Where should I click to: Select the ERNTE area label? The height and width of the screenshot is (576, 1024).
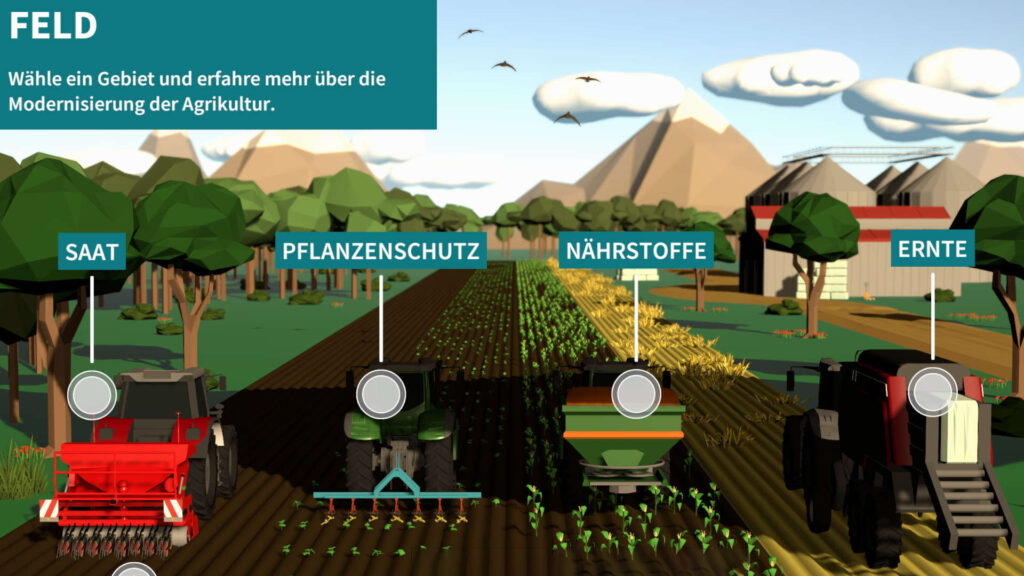tap(933, 249)
